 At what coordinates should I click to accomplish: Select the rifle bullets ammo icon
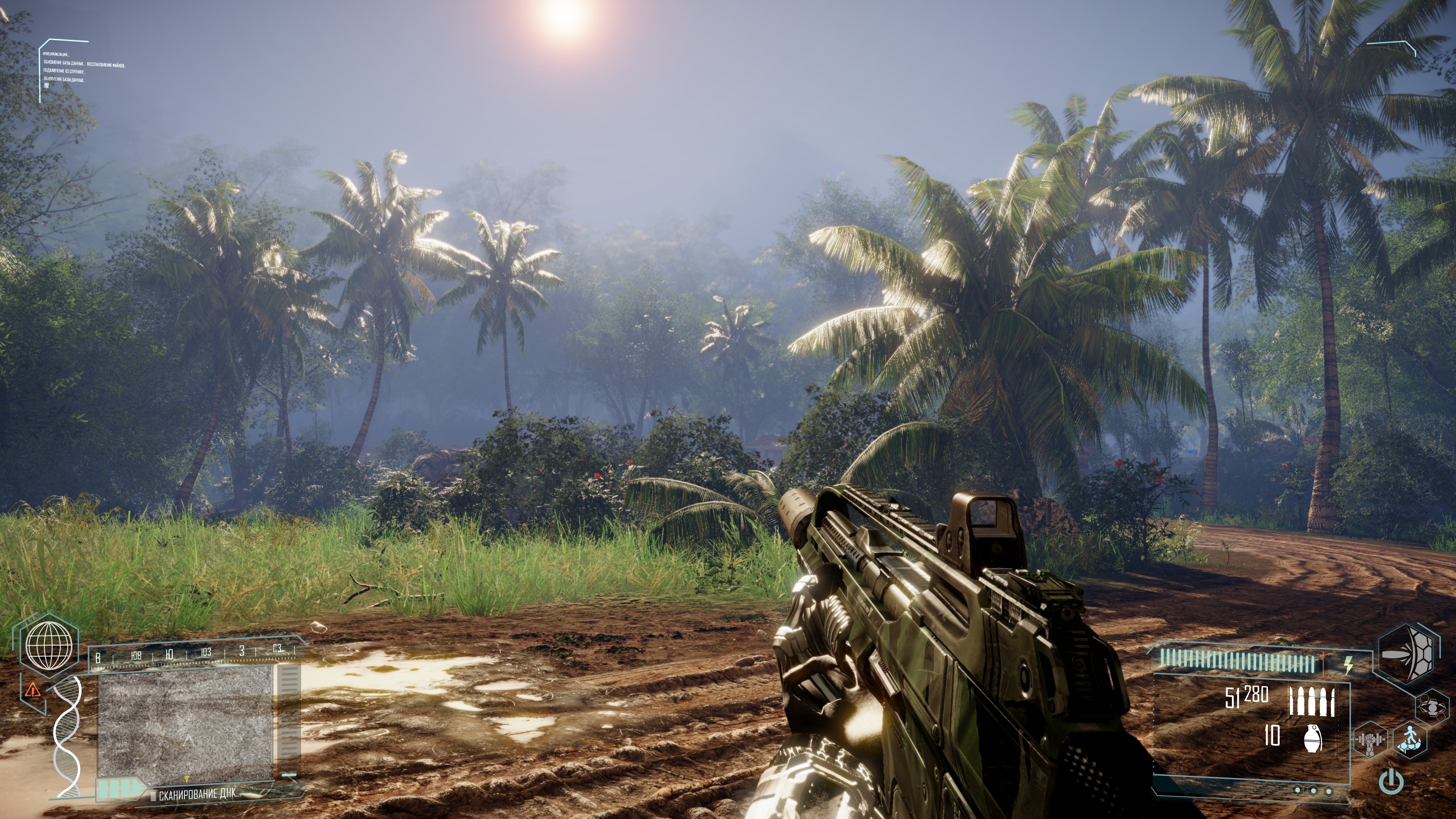coord(1312,701)
